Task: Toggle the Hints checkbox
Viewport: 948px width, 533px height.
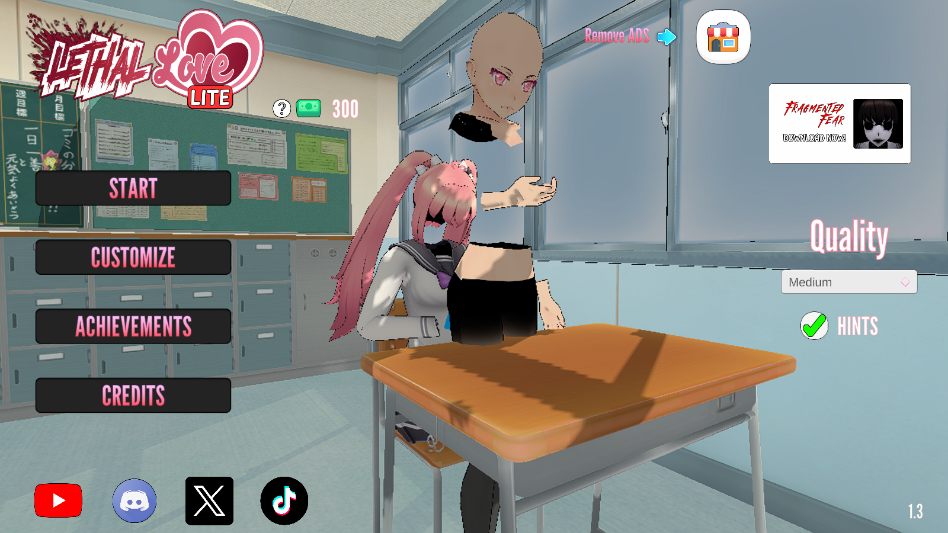Action: (815, 325)
